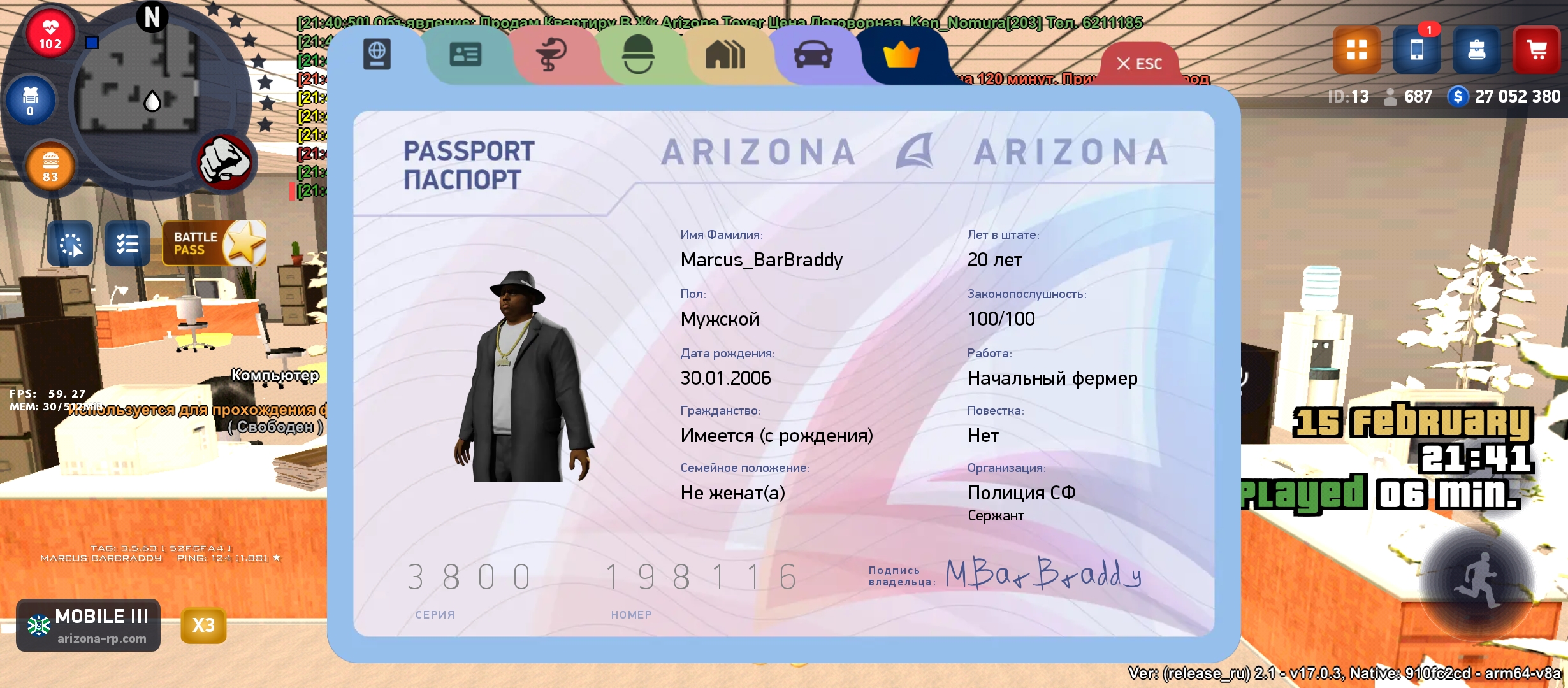Image resolution: width=1568 pixels, height=688 pixels.
Task: Open the ID card licenses tab
Action: (465, 55)
